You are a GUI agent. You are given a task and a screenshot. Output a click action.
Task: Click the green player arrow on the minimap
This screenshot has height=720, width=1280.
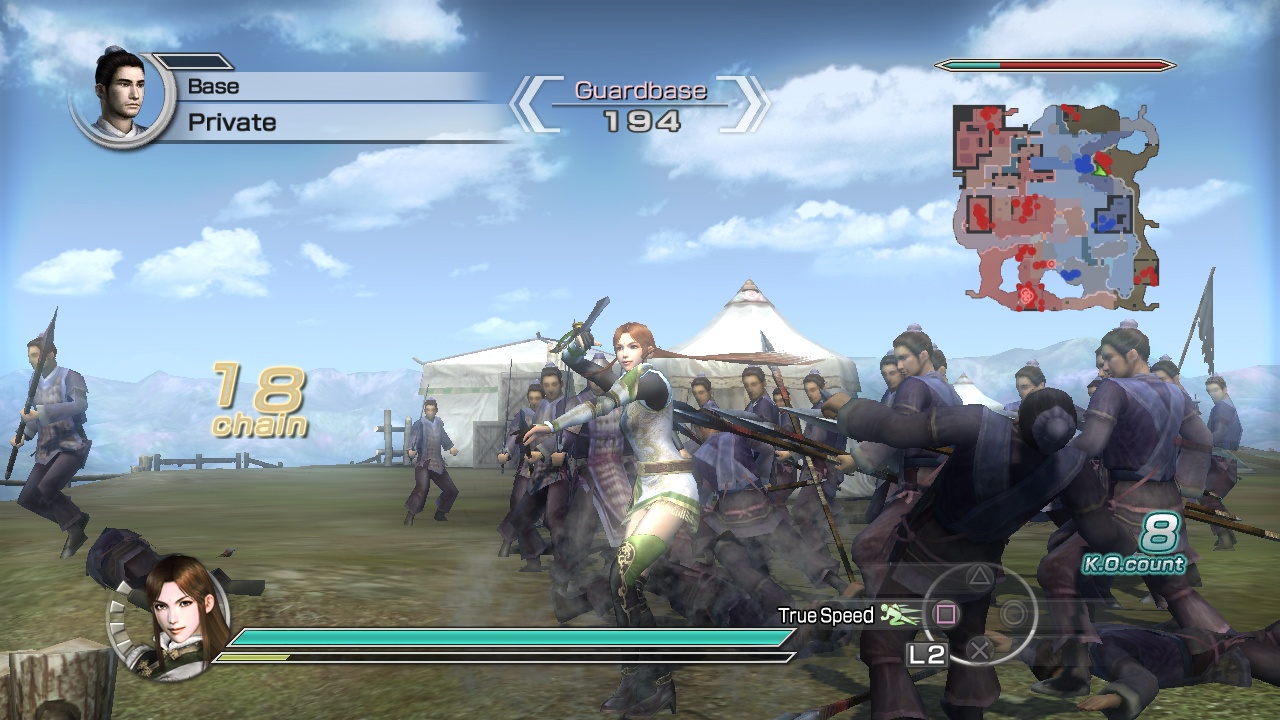tap(1100, 170)
